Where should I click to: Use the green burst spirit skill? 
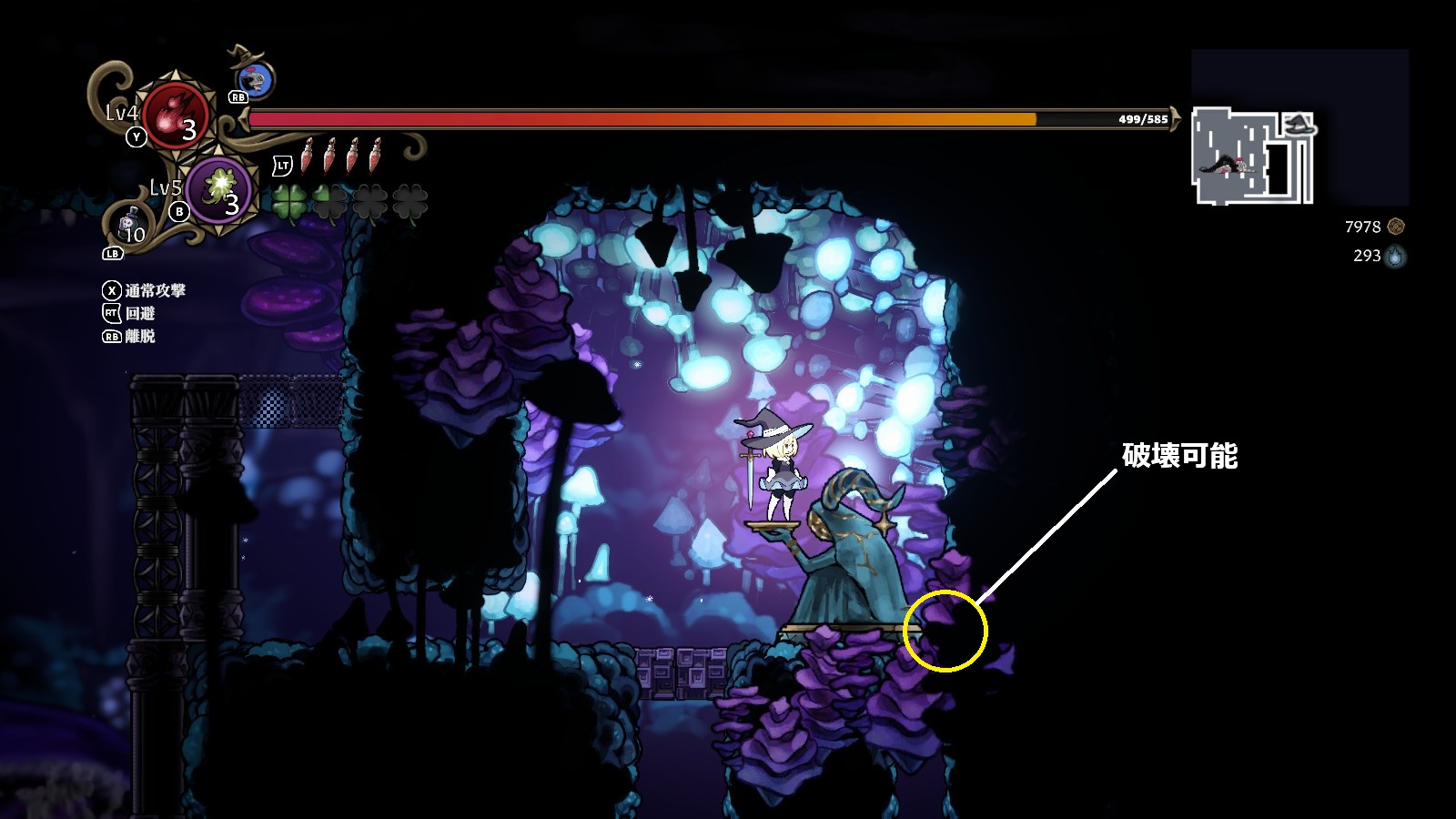point(219,189)
